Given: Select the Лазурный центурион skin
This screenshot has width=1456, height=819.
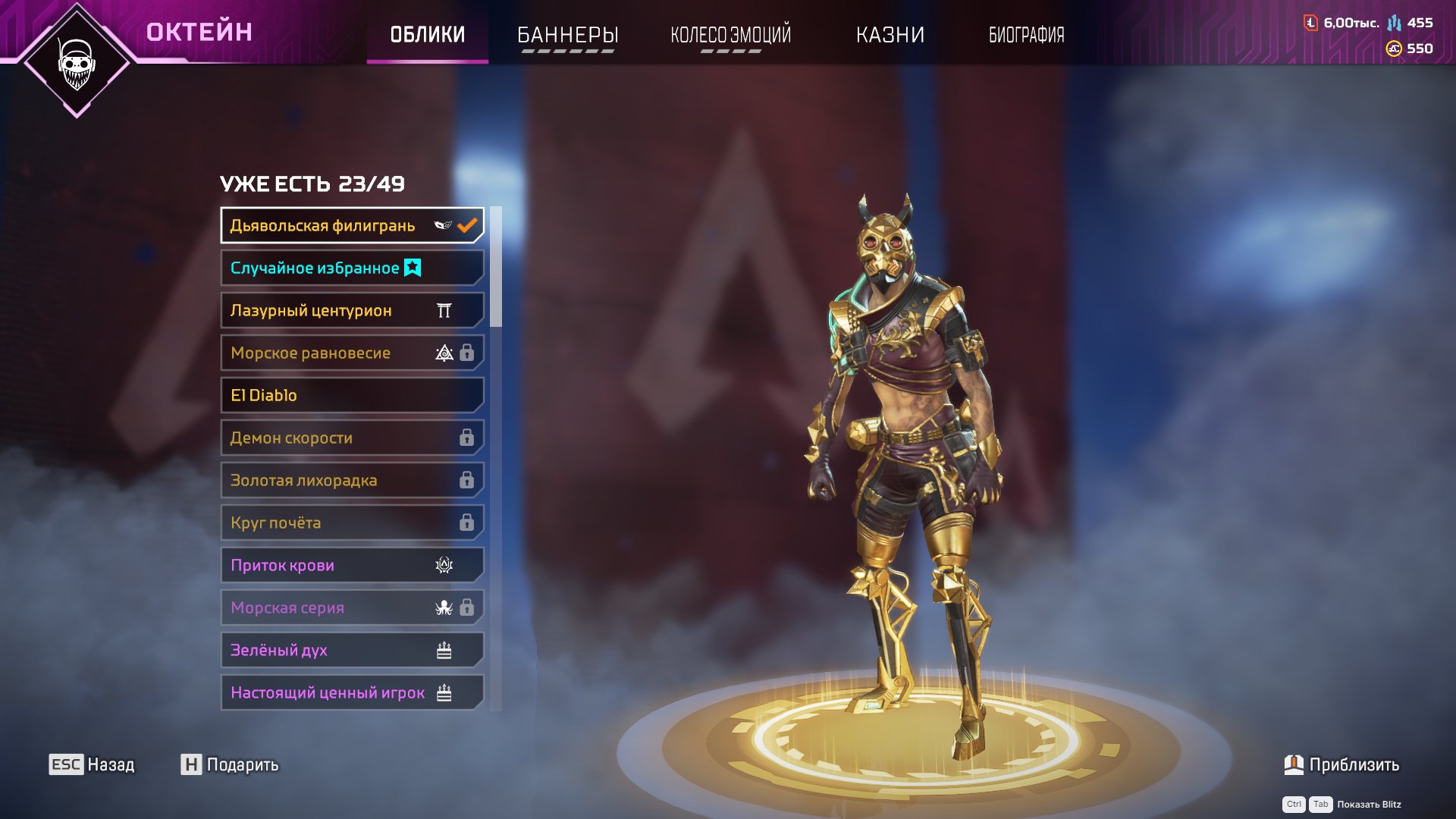Looking at the screenshot, I should click(x=352, y=310).
